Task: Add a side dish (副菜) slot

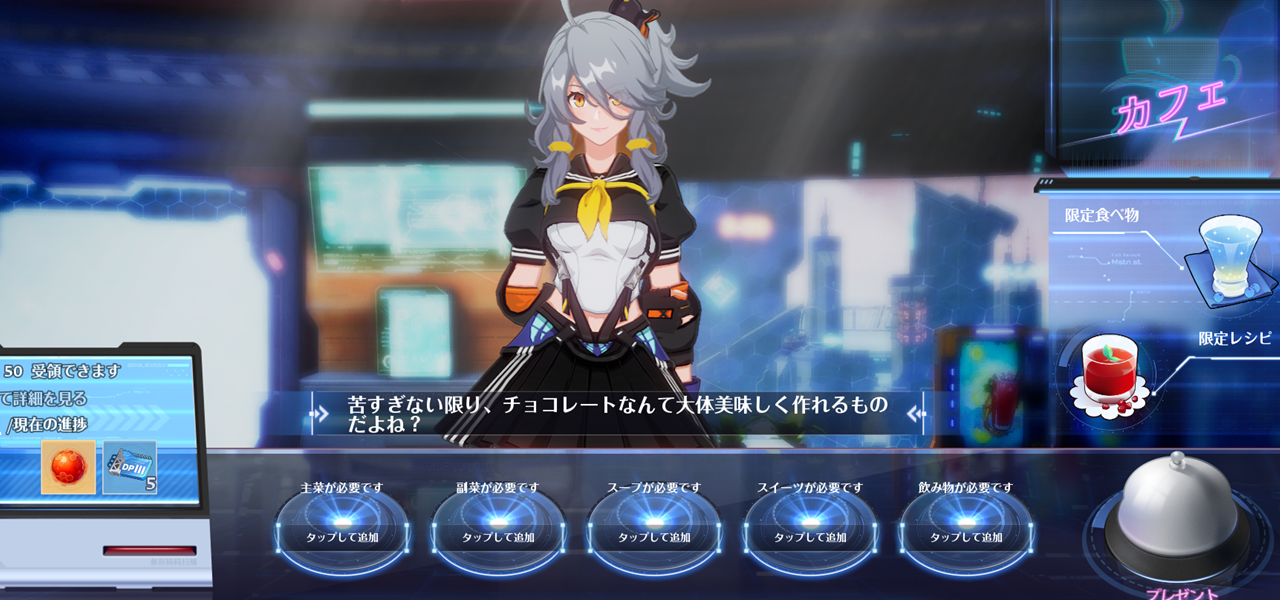Action: pos(498,529)
